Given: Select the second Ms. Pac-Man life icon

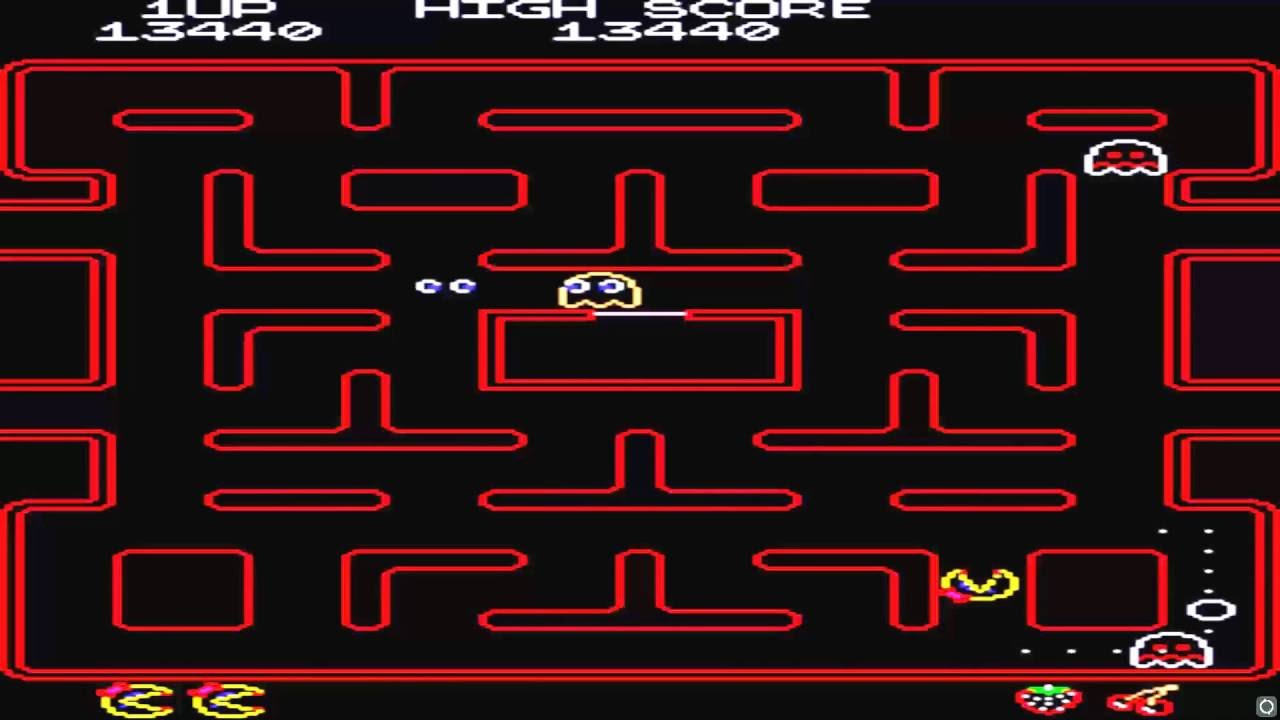Looking at the screenshot, I should click(228, 700).
